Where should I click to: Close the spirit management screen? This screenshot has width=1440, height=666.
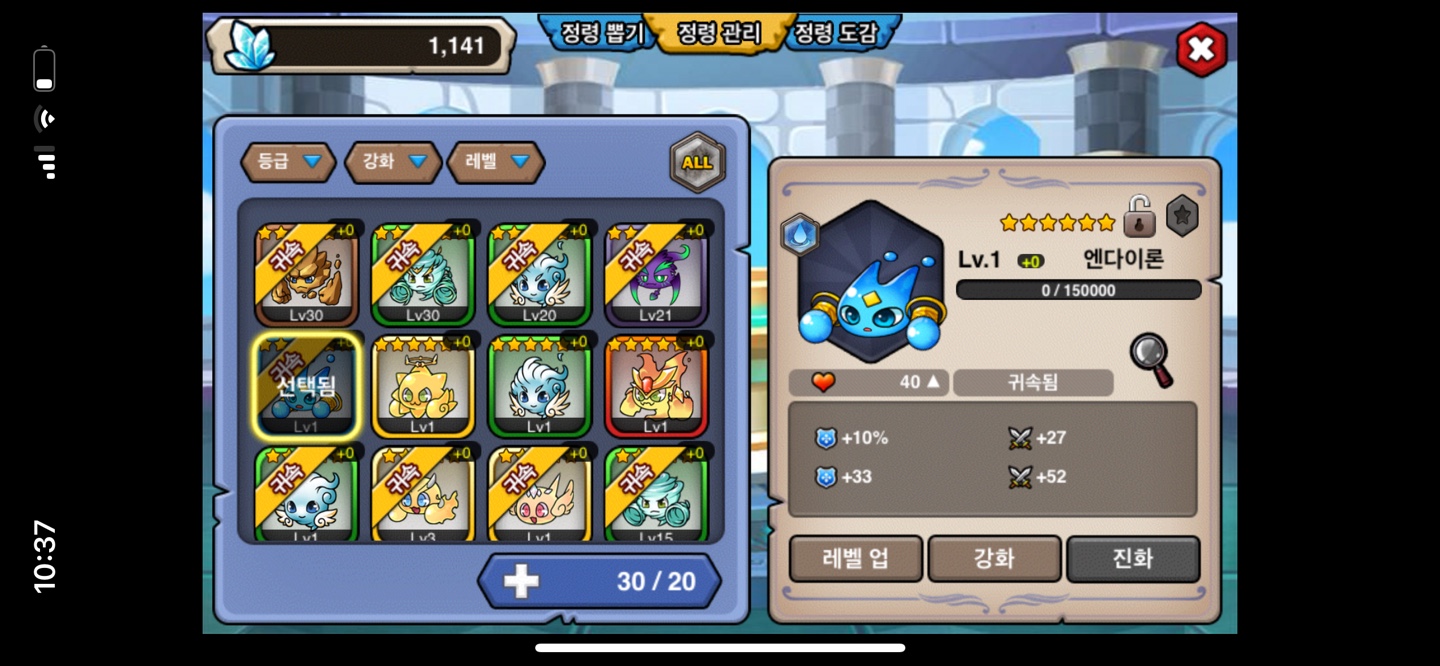click(x=1200, y=49)
